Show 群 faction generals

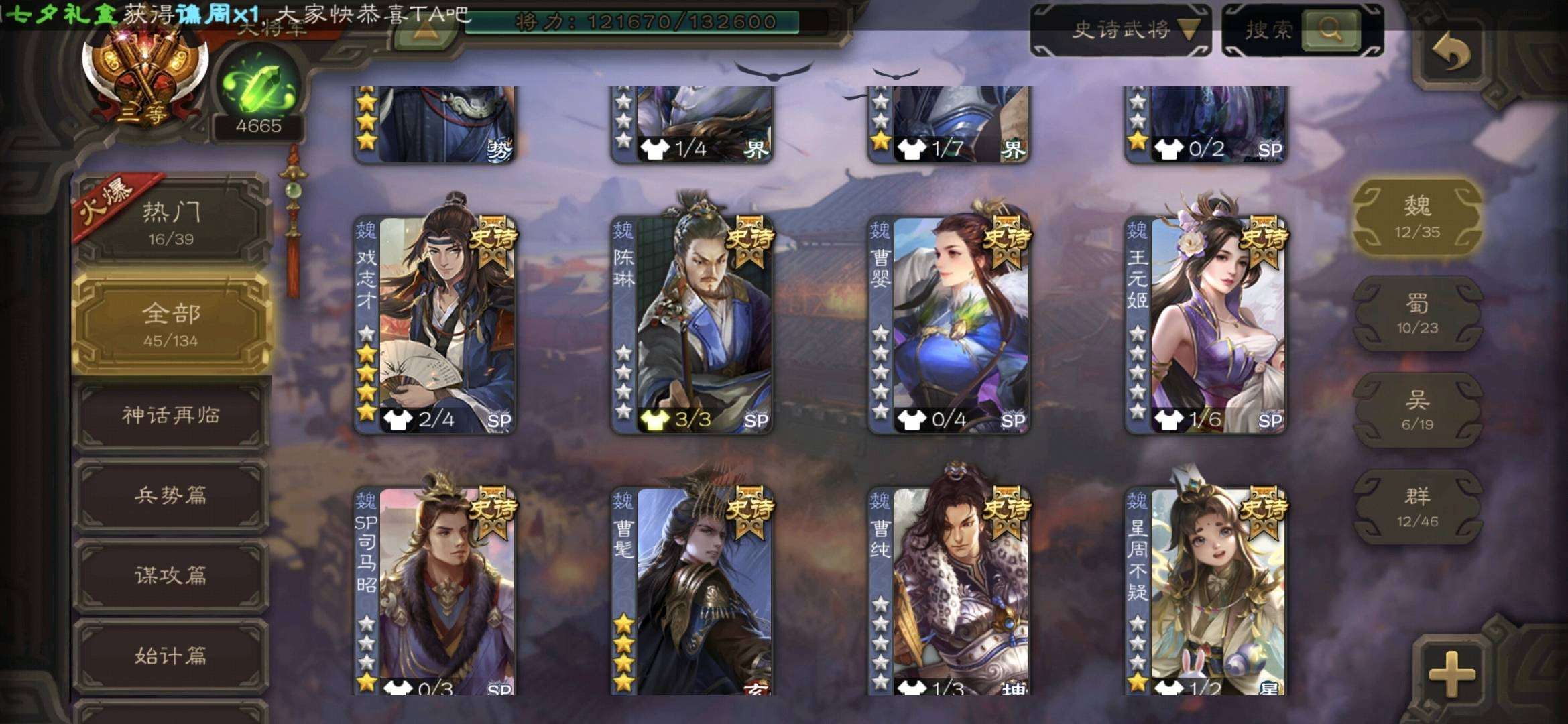[x=1417, y=506]
